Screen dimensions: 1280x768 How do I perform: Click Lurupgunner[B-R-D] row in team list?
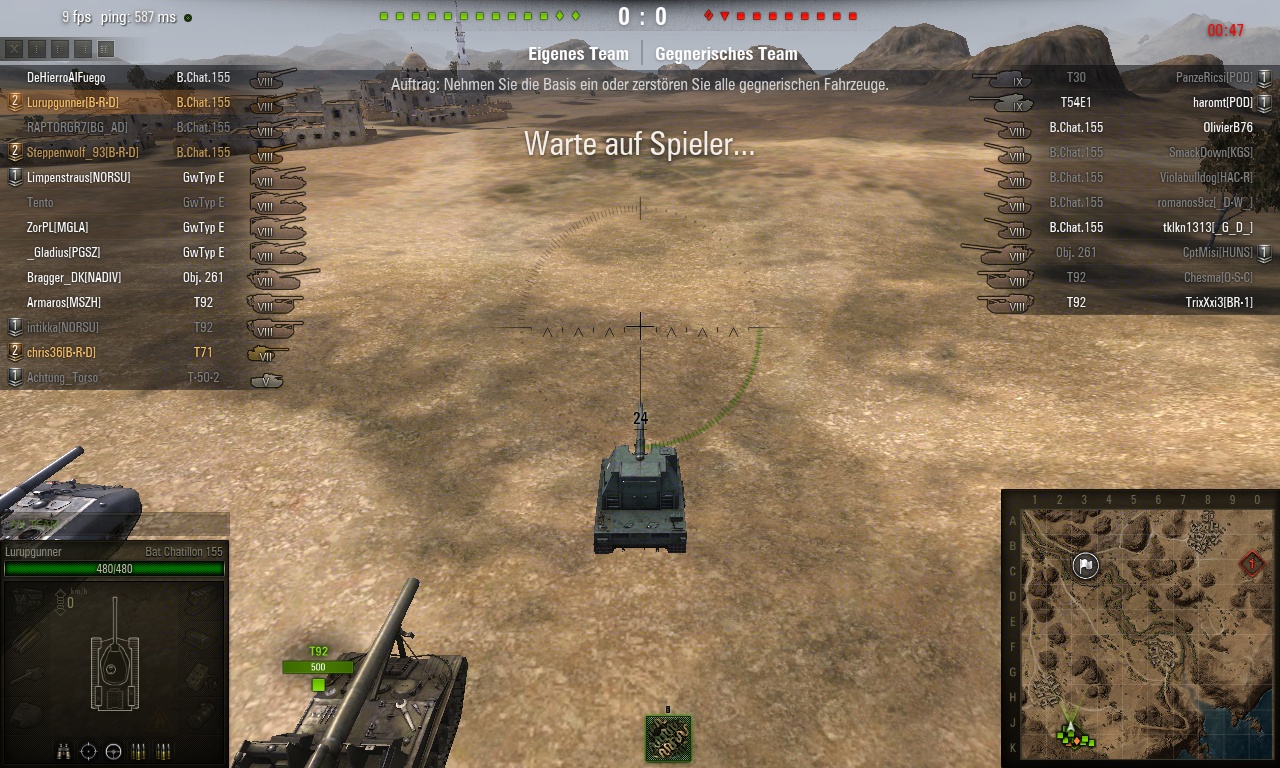(72, 102)
